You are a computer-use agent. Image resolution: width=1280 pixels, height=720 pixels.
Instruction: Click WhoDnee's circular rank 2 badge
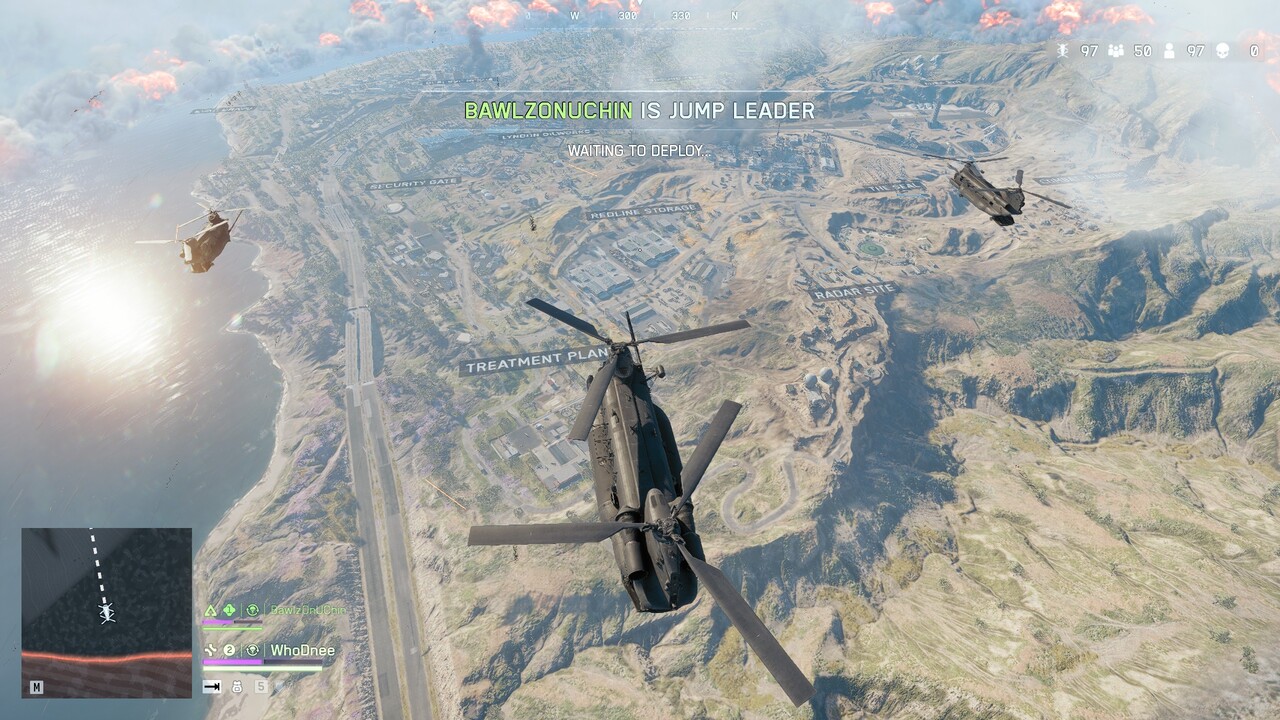pos(229,649)
